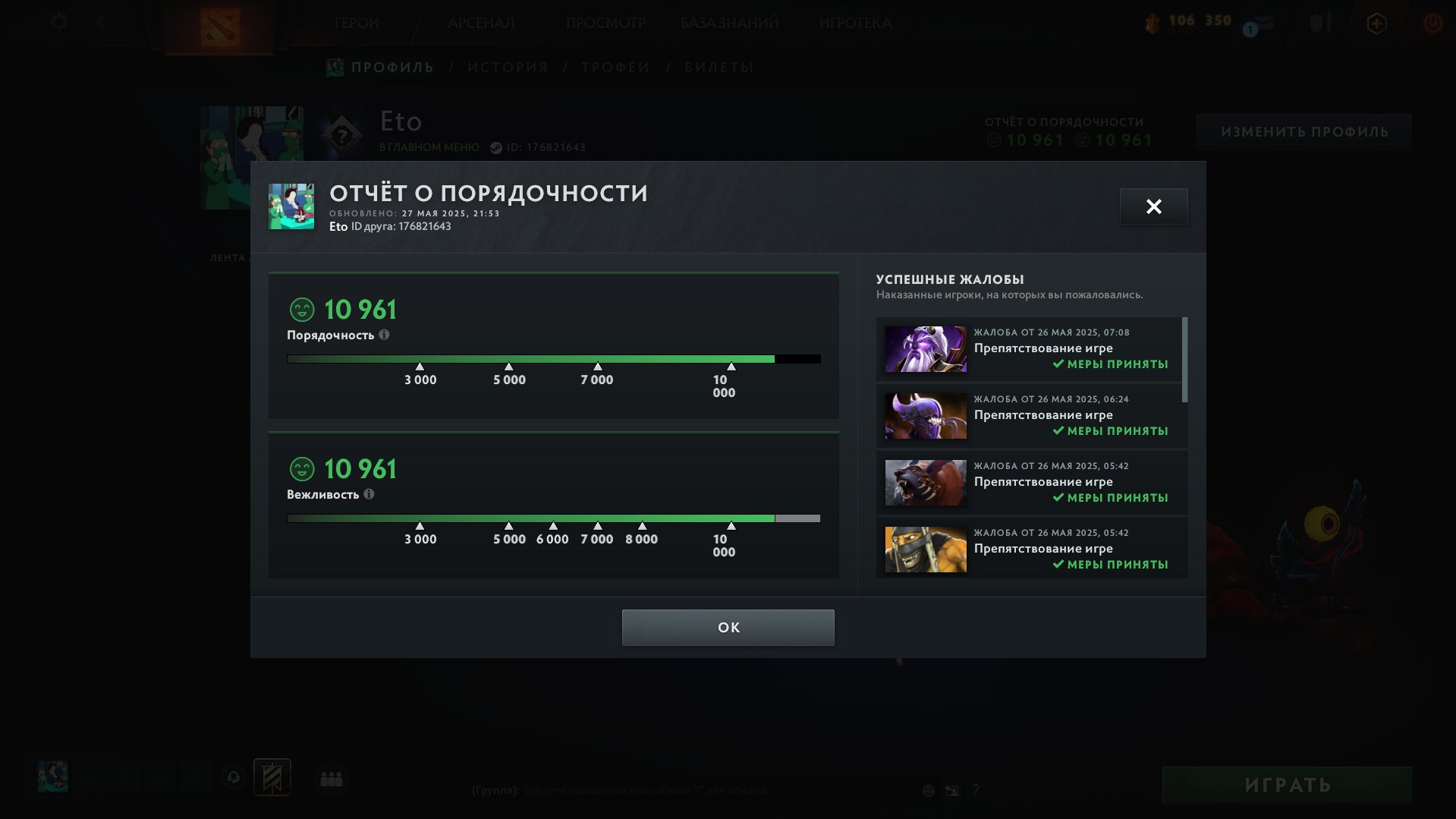
Task: Click the battle pass tower icon showing 106
Action: [x=1153, y=23]
